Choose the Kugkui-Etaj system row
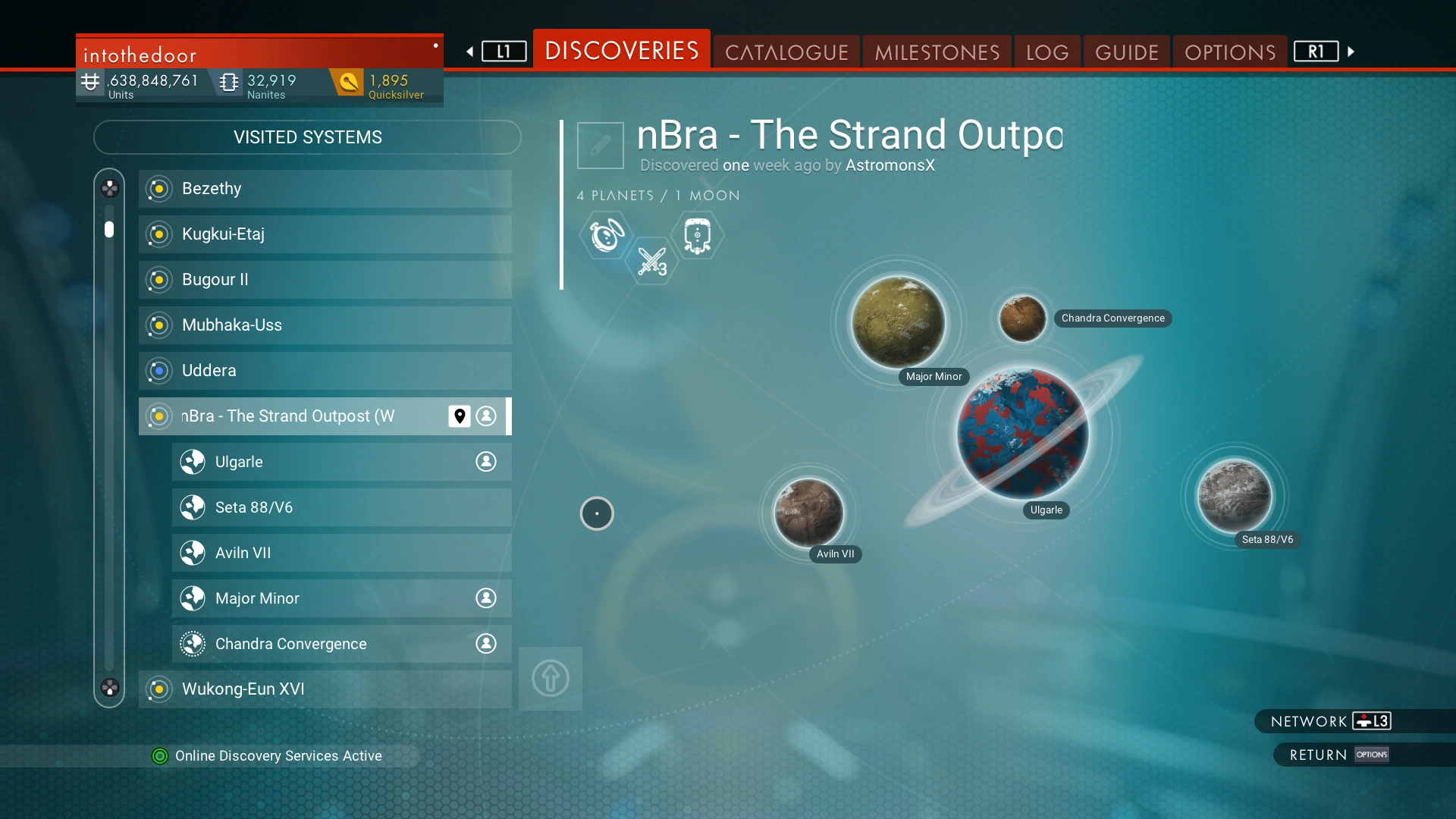Screen dimensions: 1456x819 [325, 234]
